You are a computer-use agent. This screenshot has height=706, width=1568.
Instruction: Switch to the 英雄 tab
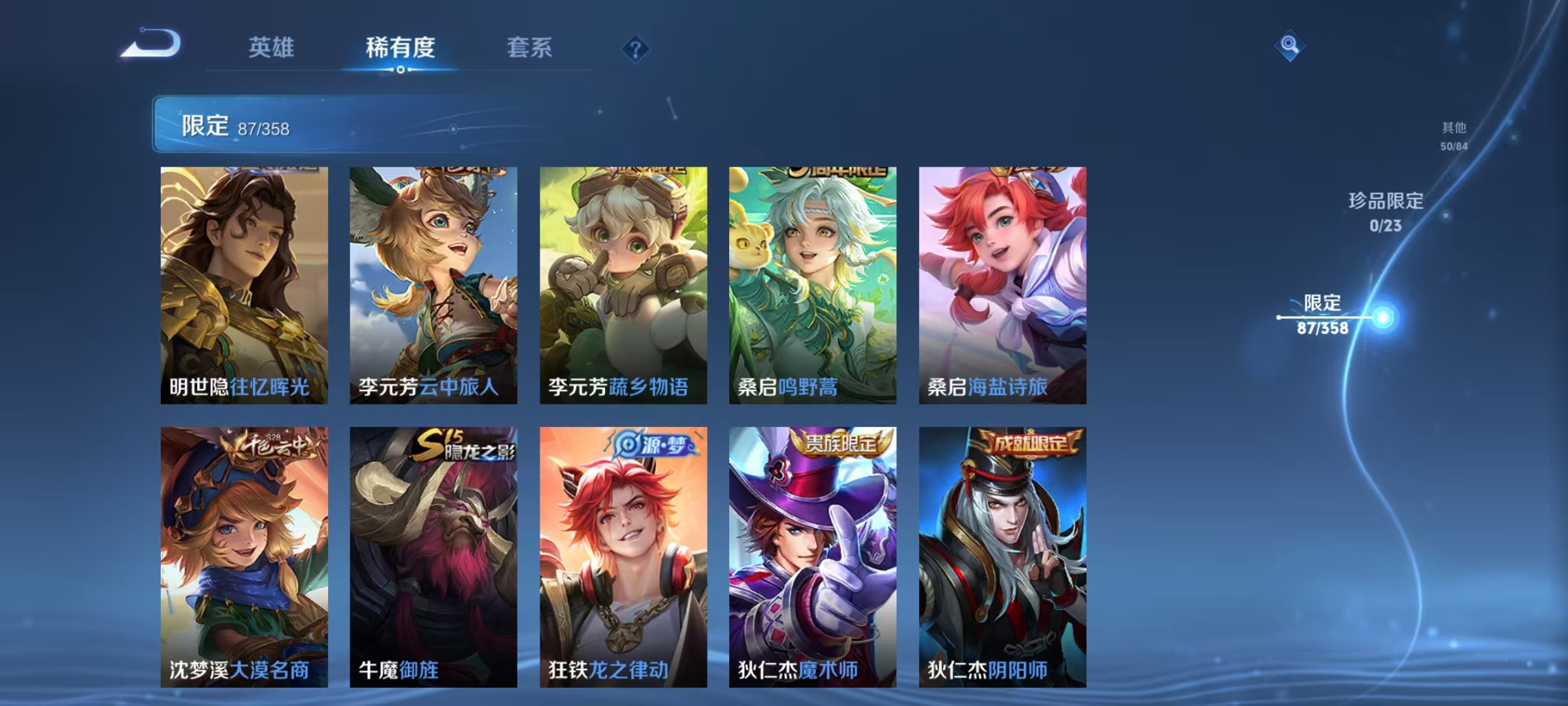[272, 47]
